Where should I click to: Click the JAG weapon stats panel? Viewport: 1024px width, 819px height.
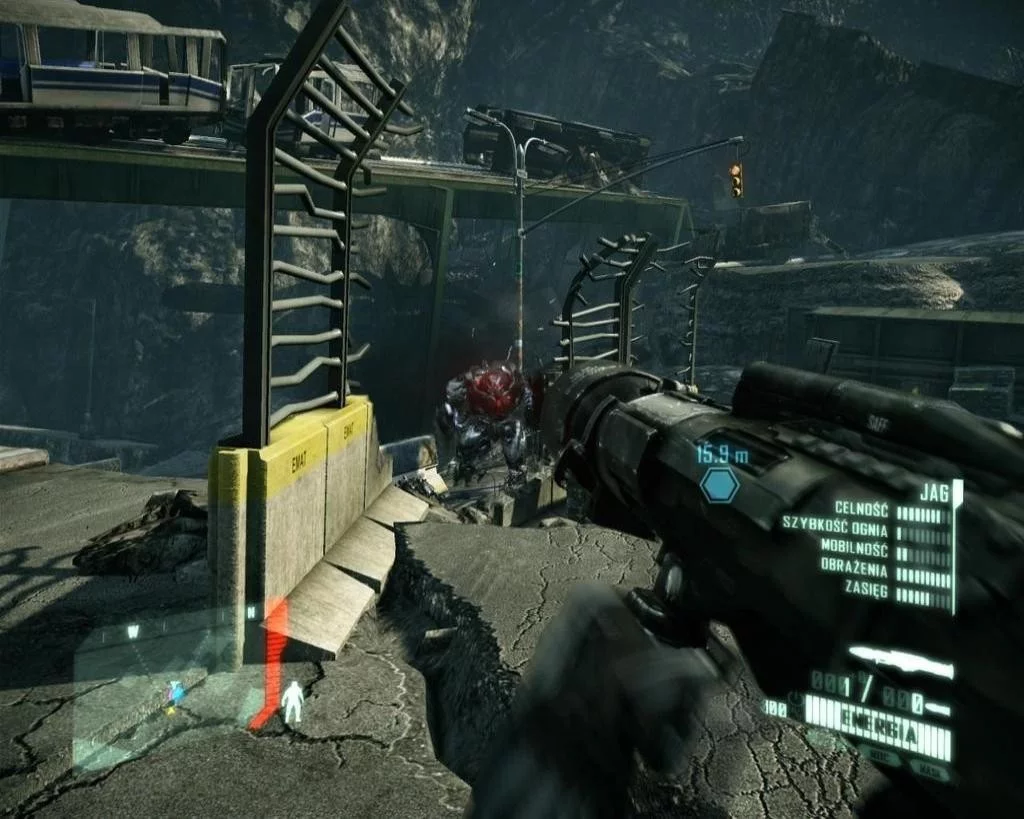pyautogui.click(x=870, y=549)
